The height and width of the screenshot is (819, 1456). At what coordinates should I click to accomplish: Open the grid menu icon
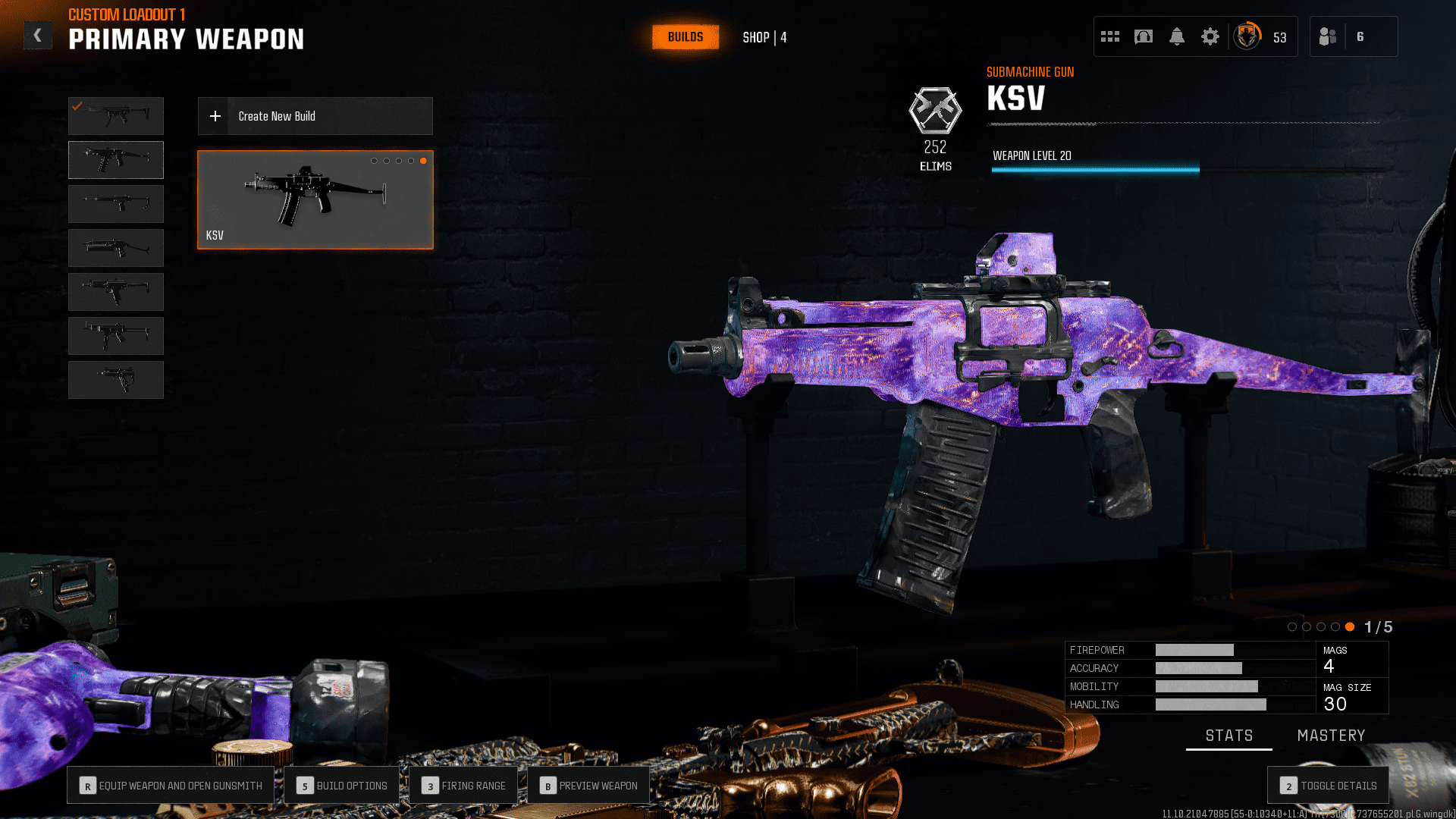pos(1109,36)
